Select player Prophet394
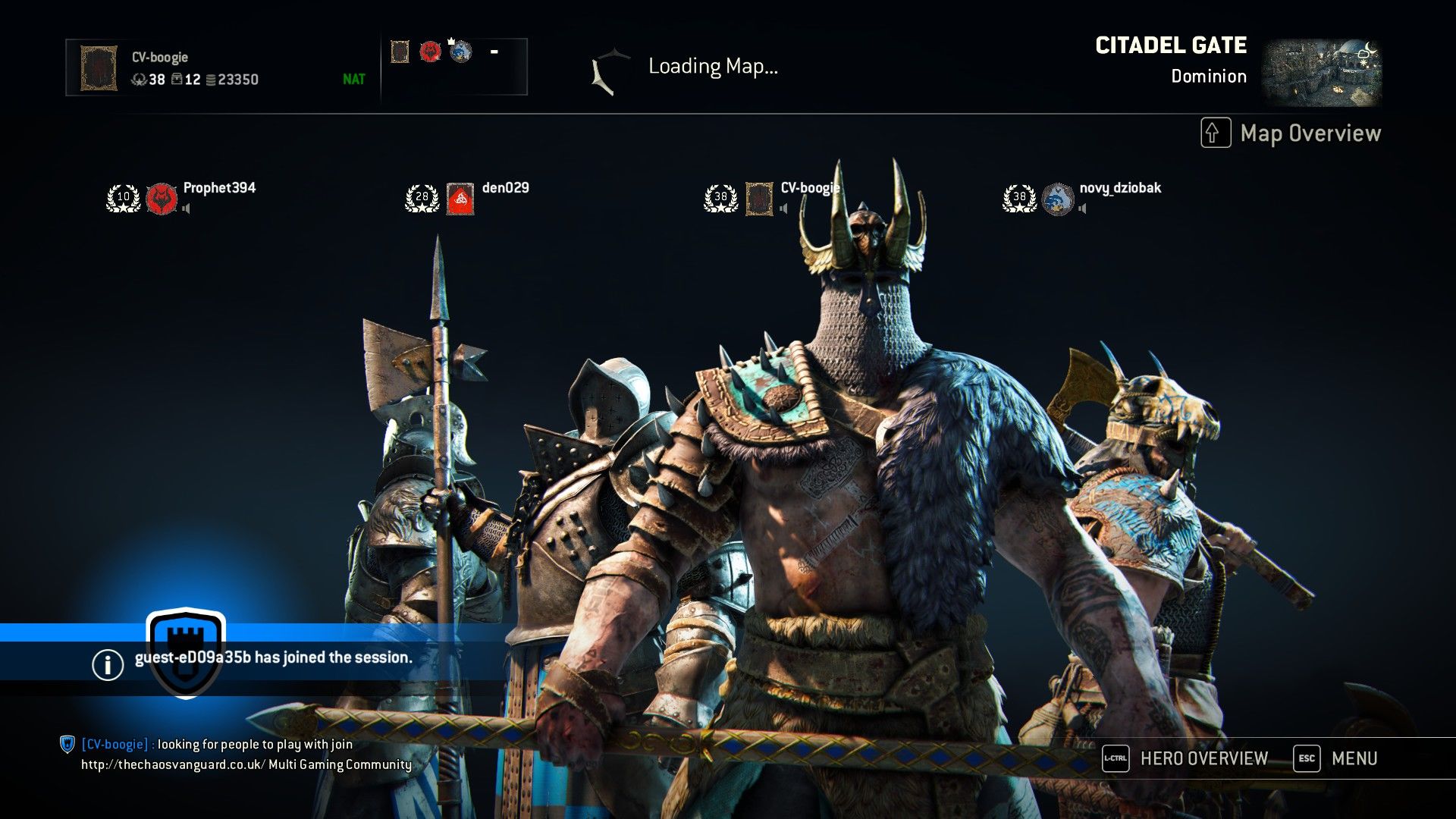Screen dimensions: 1456x819 pos(219,188)
